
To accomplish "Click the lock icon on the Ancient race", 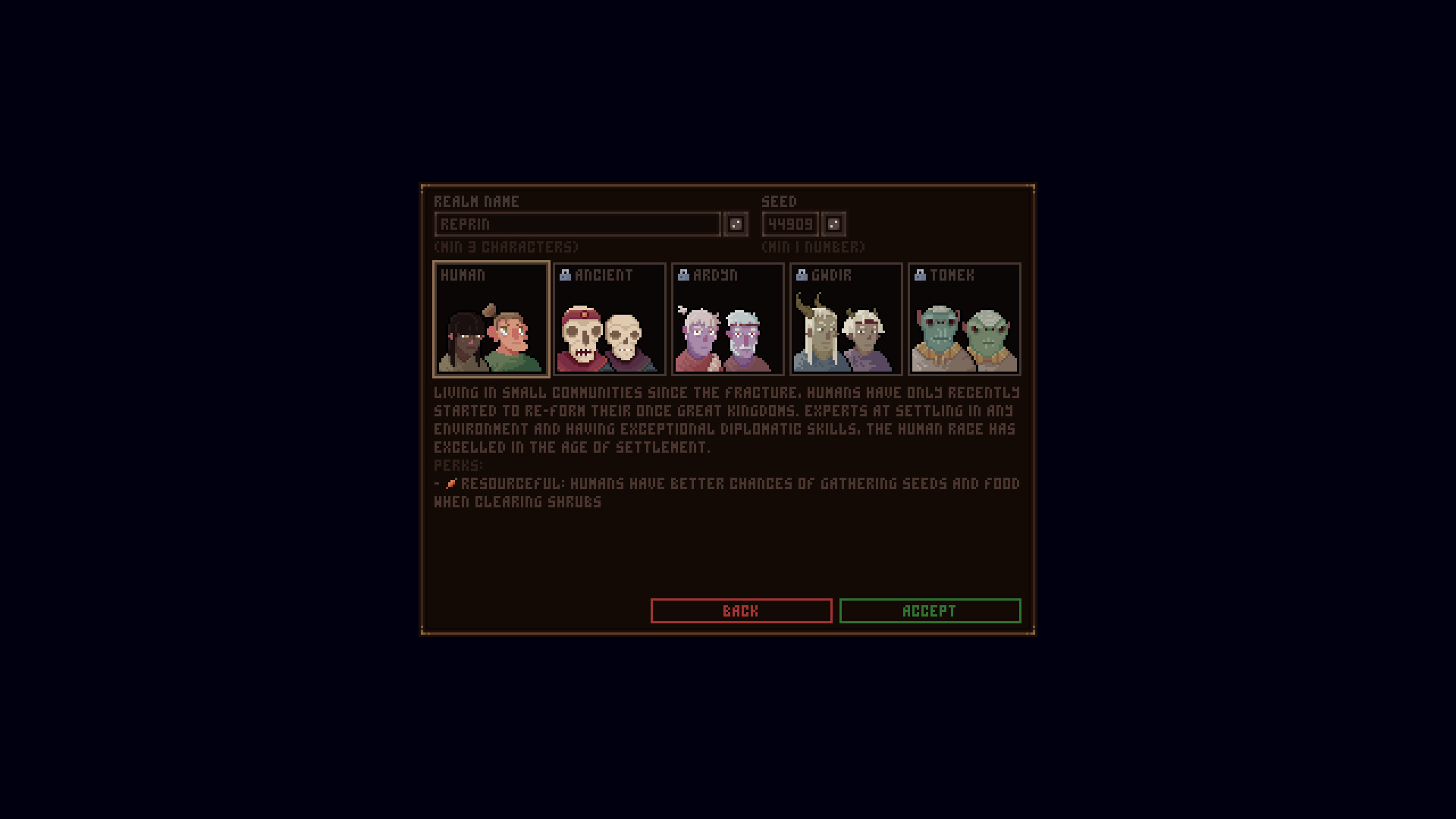I will click(564, 275).
